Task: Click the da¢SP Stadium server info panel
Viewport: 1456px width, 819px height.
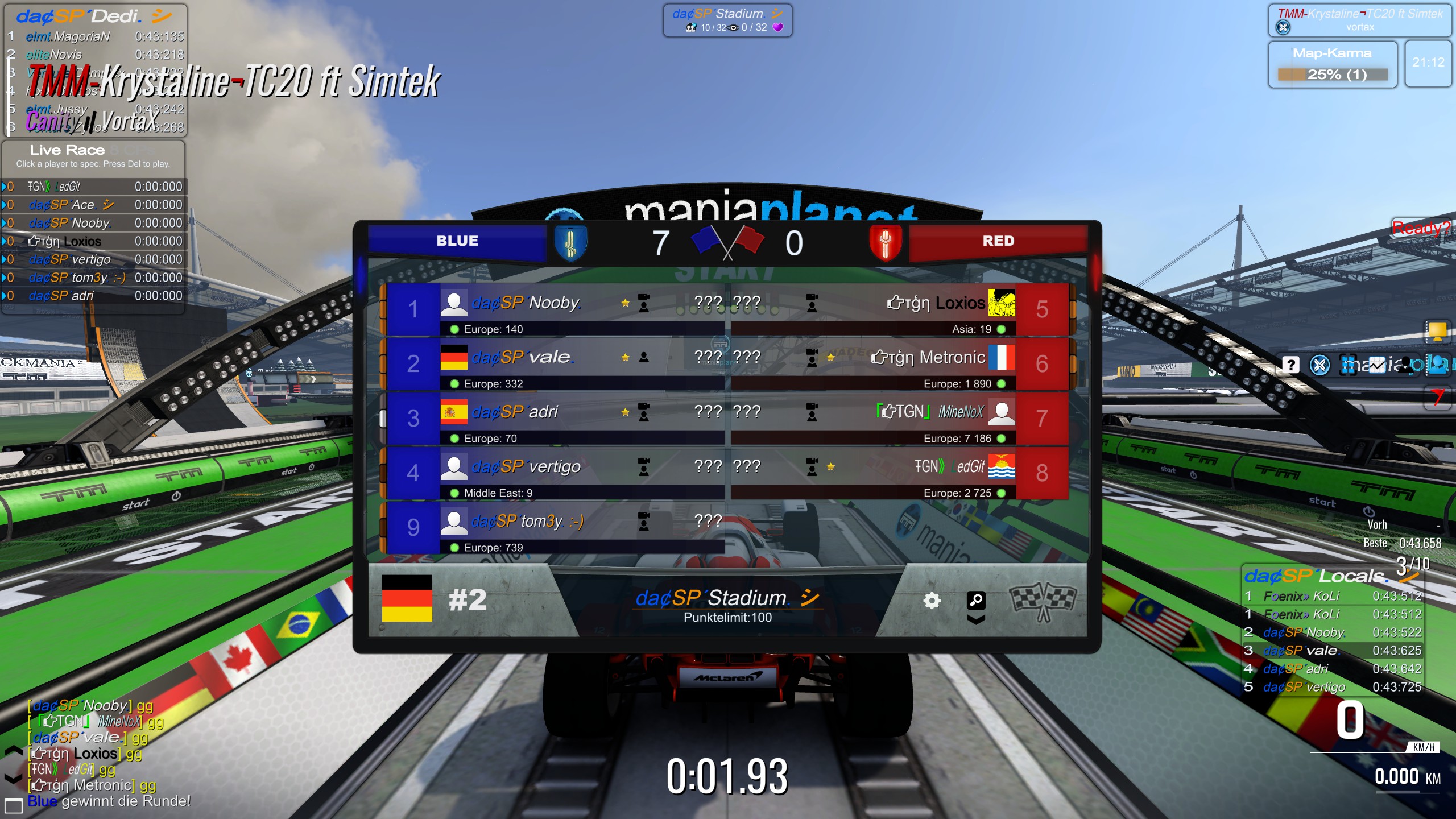Action: [x=727, y=20]
